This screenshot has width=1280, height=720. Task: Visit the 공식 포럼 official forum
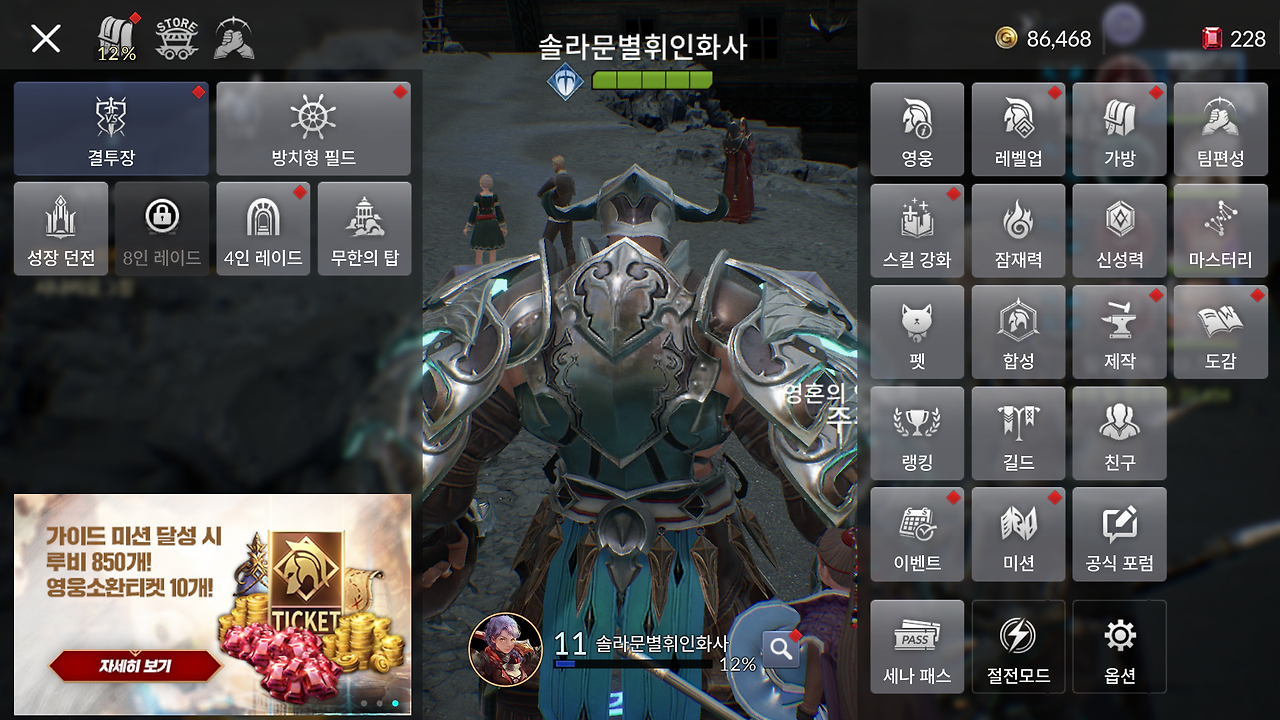(x=1119, y=533)
